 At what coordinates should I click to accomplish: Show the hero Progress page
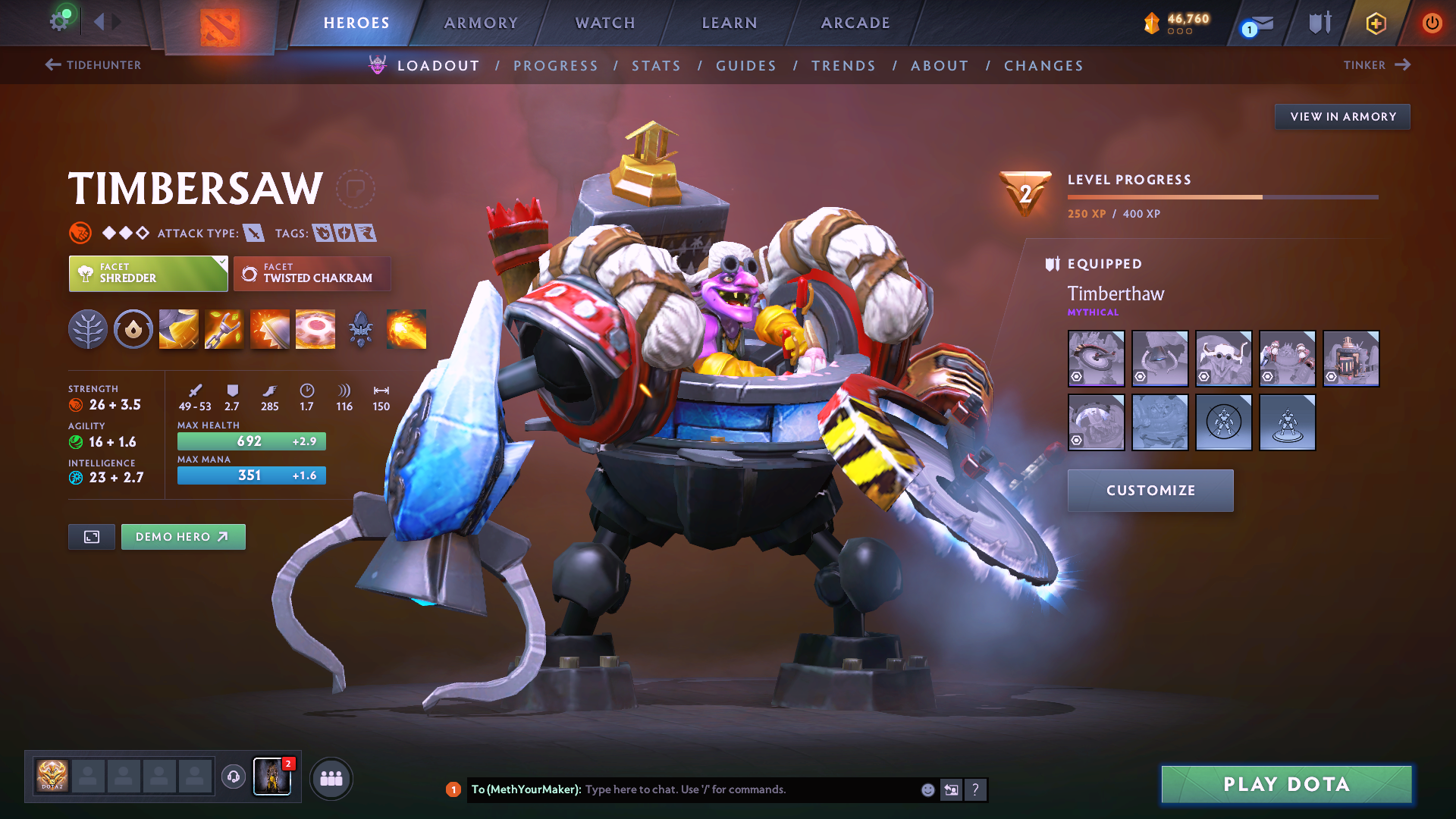point(556,66)
